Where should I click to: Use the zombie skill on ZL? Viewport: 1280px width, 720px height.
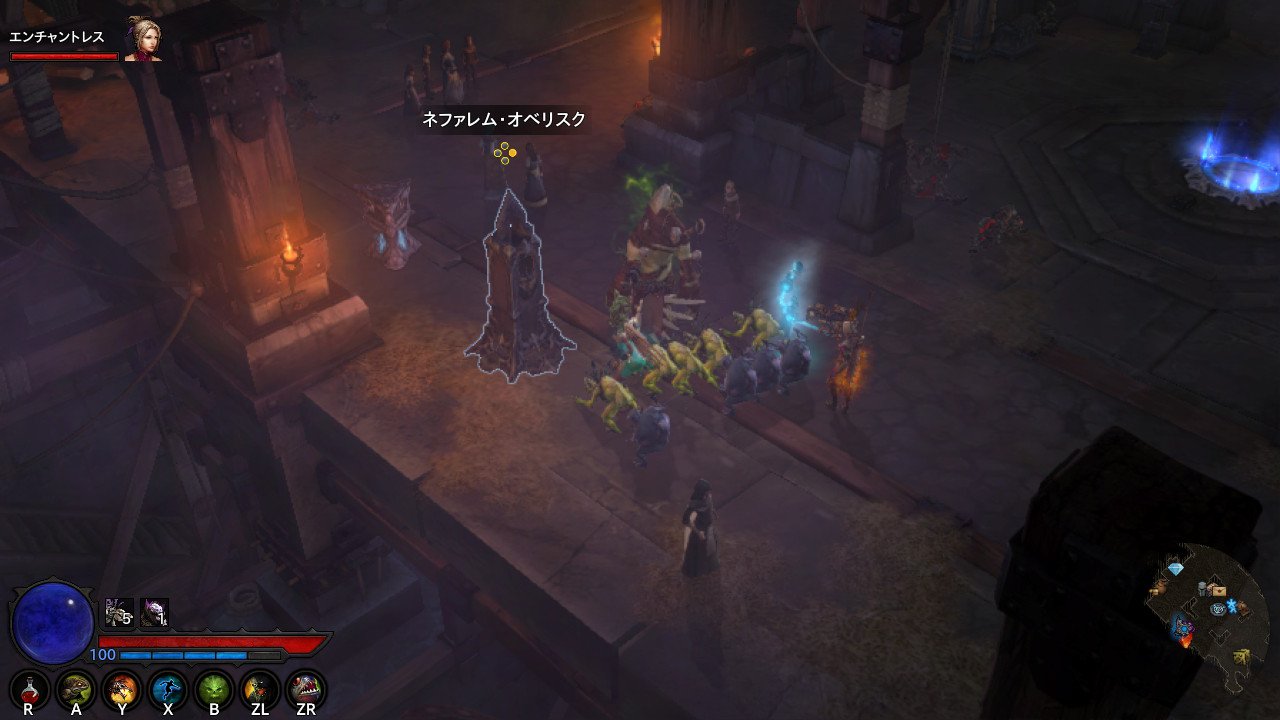pyautogui.click(x=260, y=688)
